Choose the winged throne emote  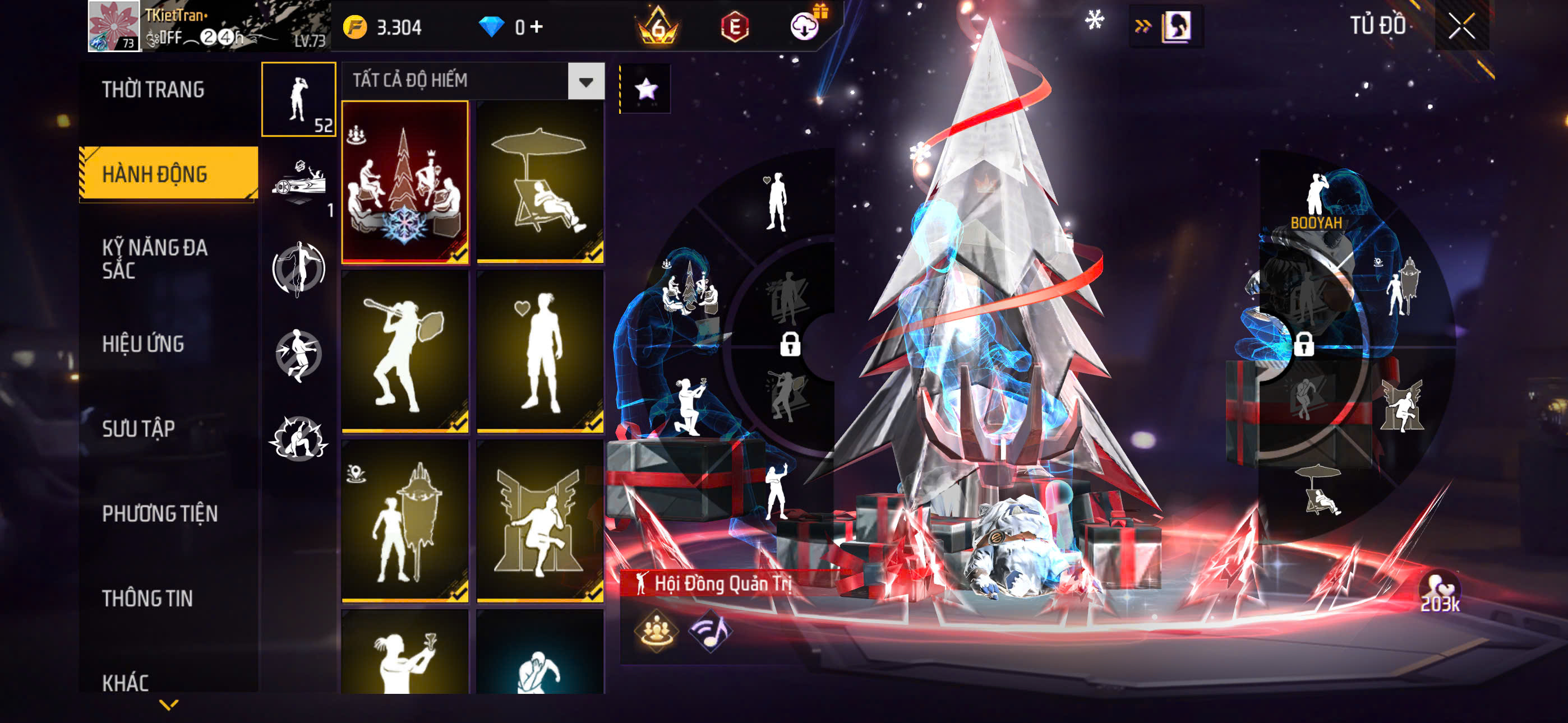tap(540, 521)
